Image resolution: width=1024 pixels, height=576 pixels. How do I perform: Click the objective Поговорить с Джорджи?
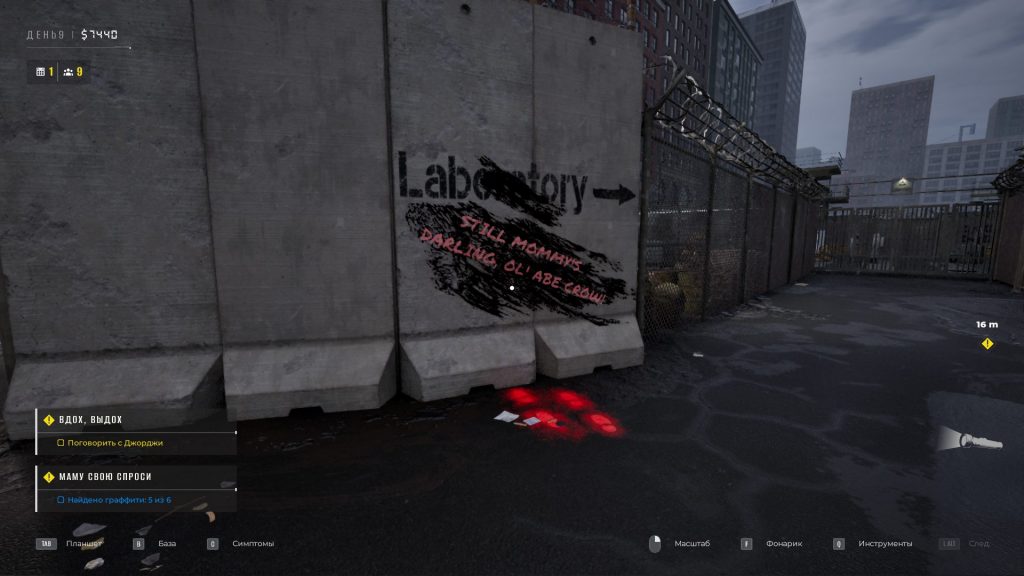114,442
